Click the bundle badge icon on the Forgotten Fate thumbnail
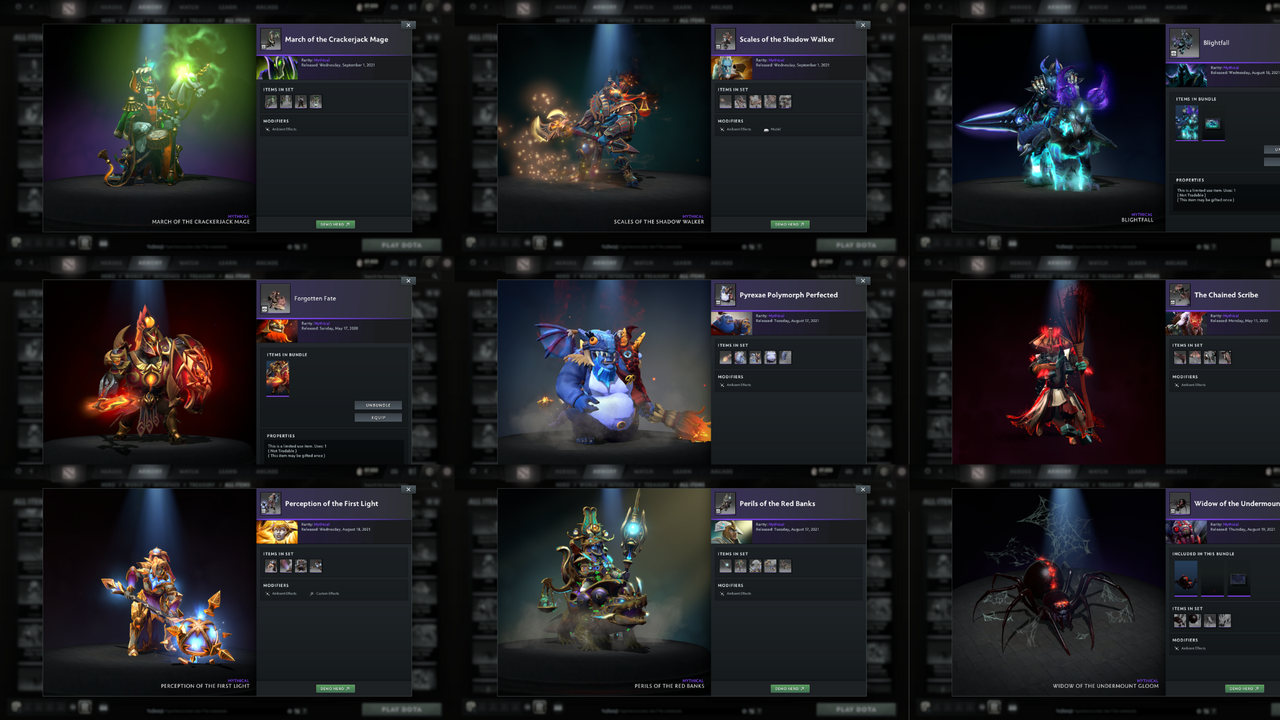1280x720 pixels. tap(264, 309)
